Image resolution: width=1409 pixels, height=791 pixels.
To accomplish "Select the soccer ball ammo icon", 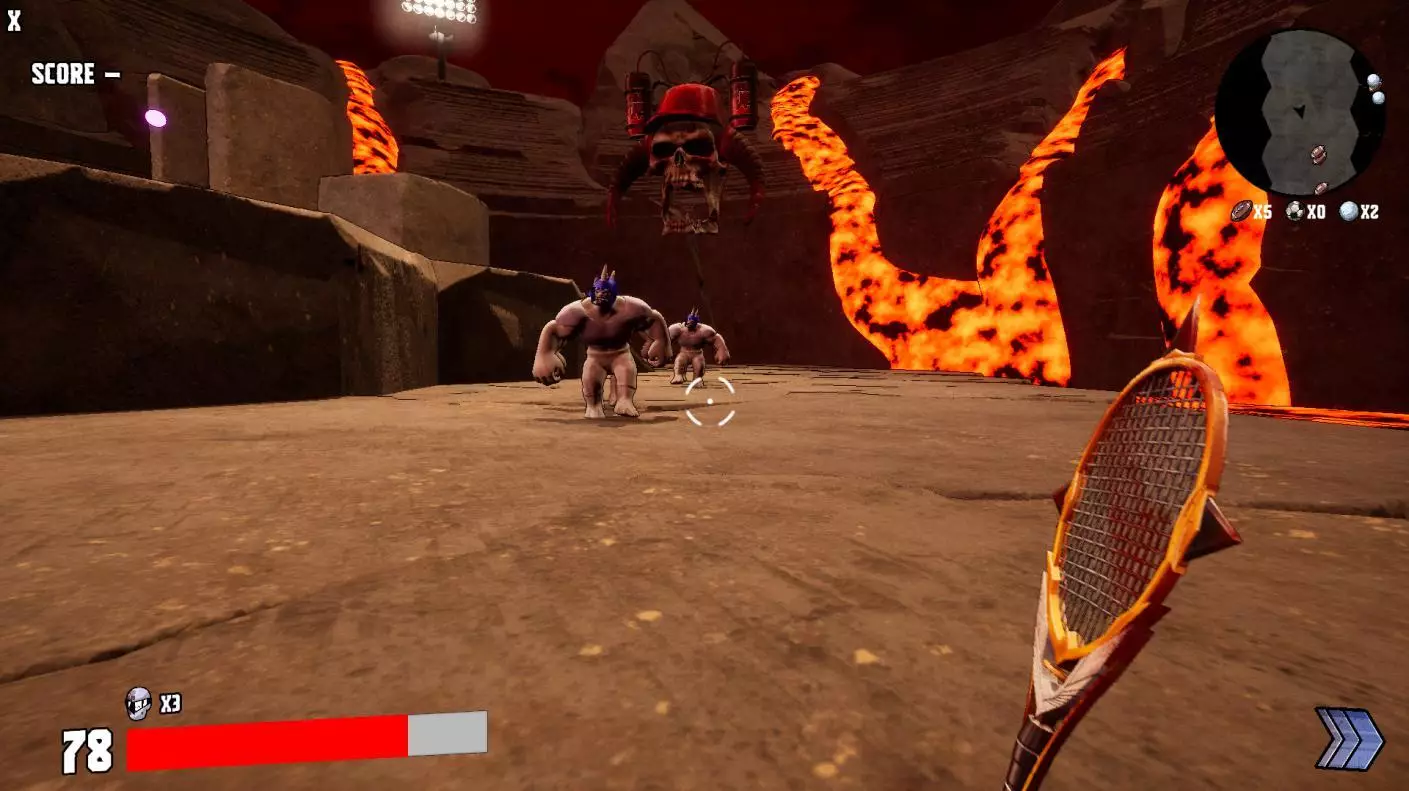I will click(1295, 211).
